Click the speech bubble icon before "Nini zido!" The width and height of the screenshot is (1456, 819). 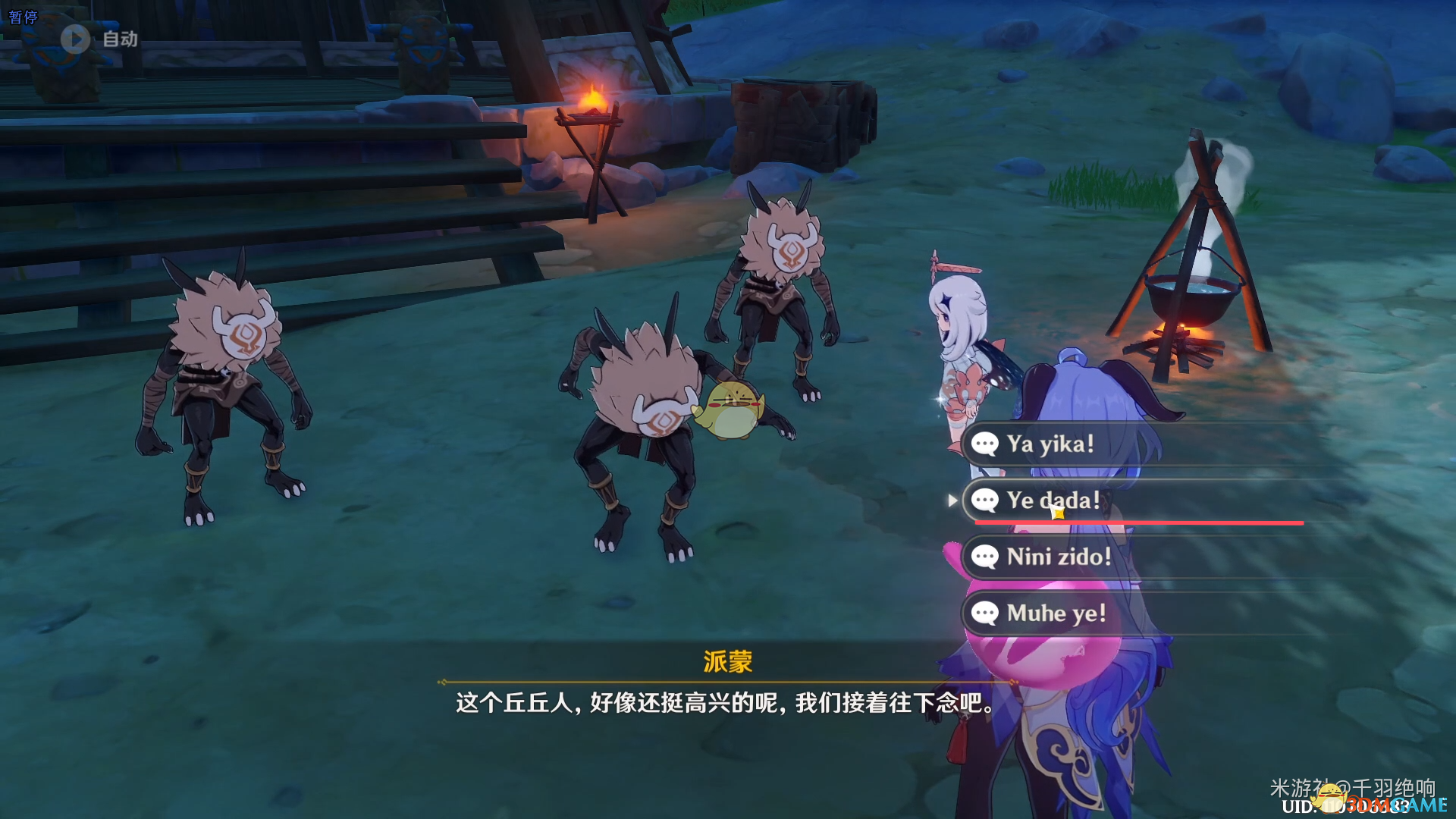(x=985, y=557)
